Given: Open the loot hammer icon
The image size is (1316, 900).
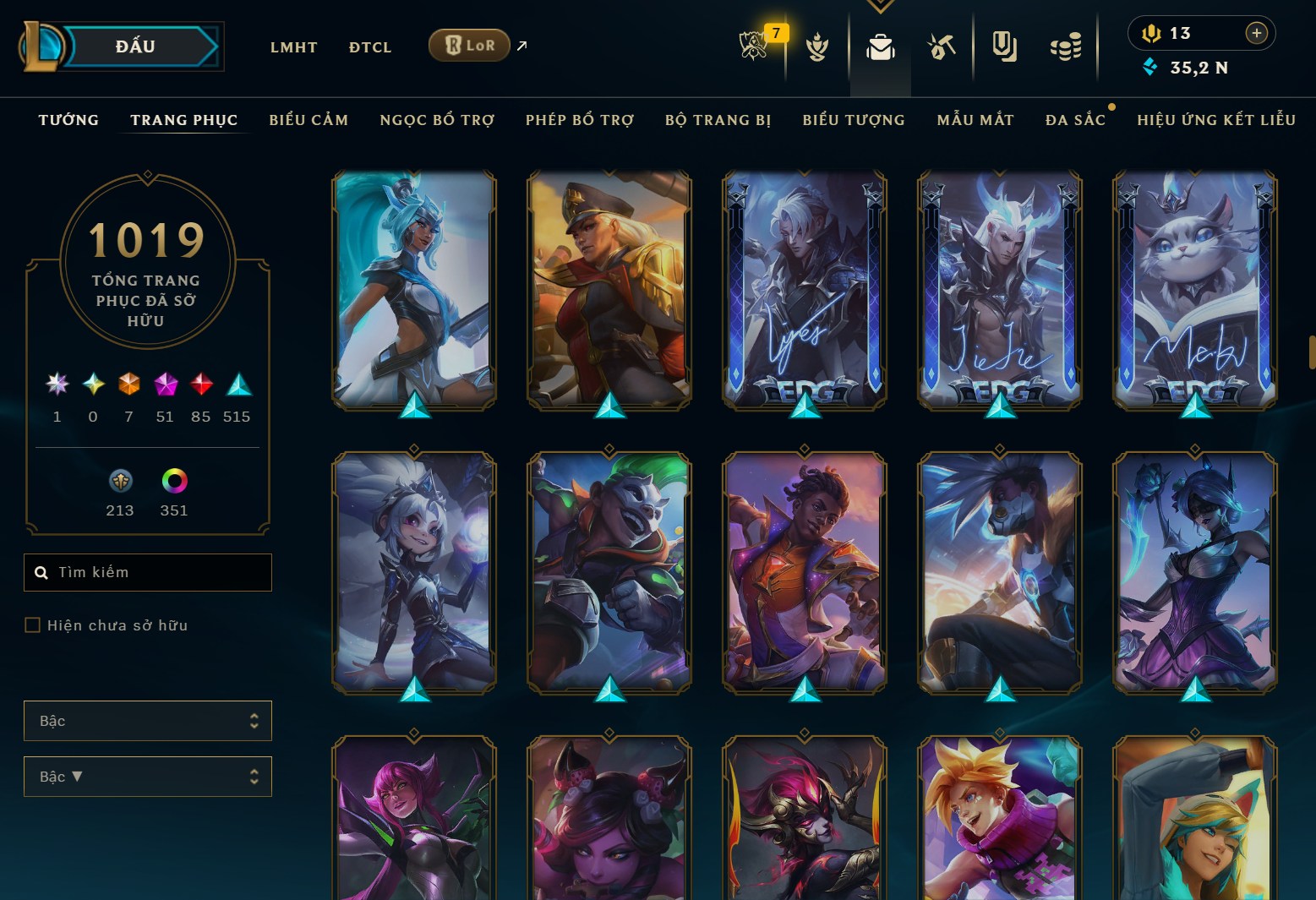Looking at the screenshot, I should [x=941, y=47].
